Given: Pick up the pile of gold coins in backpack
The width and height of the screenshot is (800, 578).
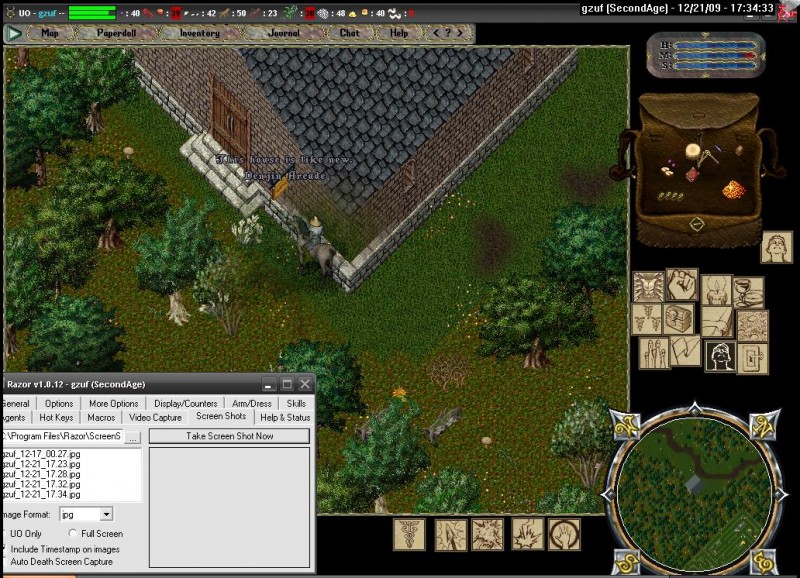Looking at the screenshot, I should click(735, 188).
